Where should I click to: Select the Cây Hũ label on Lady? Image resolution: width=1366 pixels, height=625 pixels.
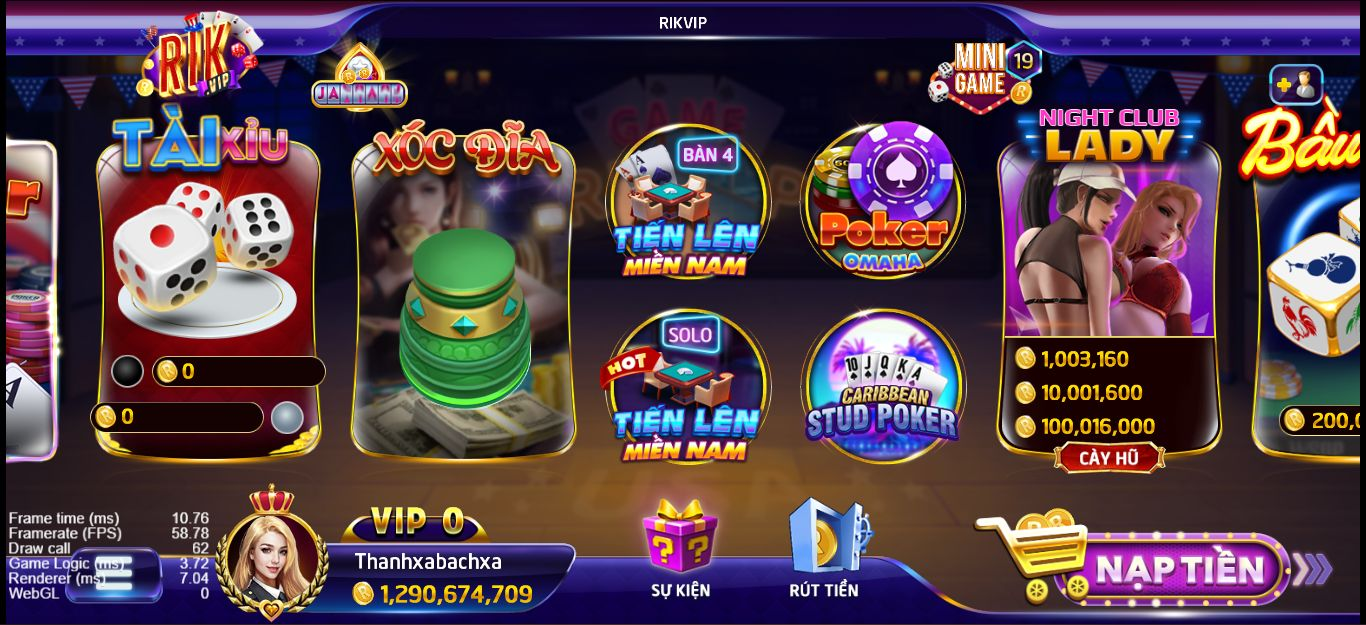pyautogui.click(x=1108, y=459)
